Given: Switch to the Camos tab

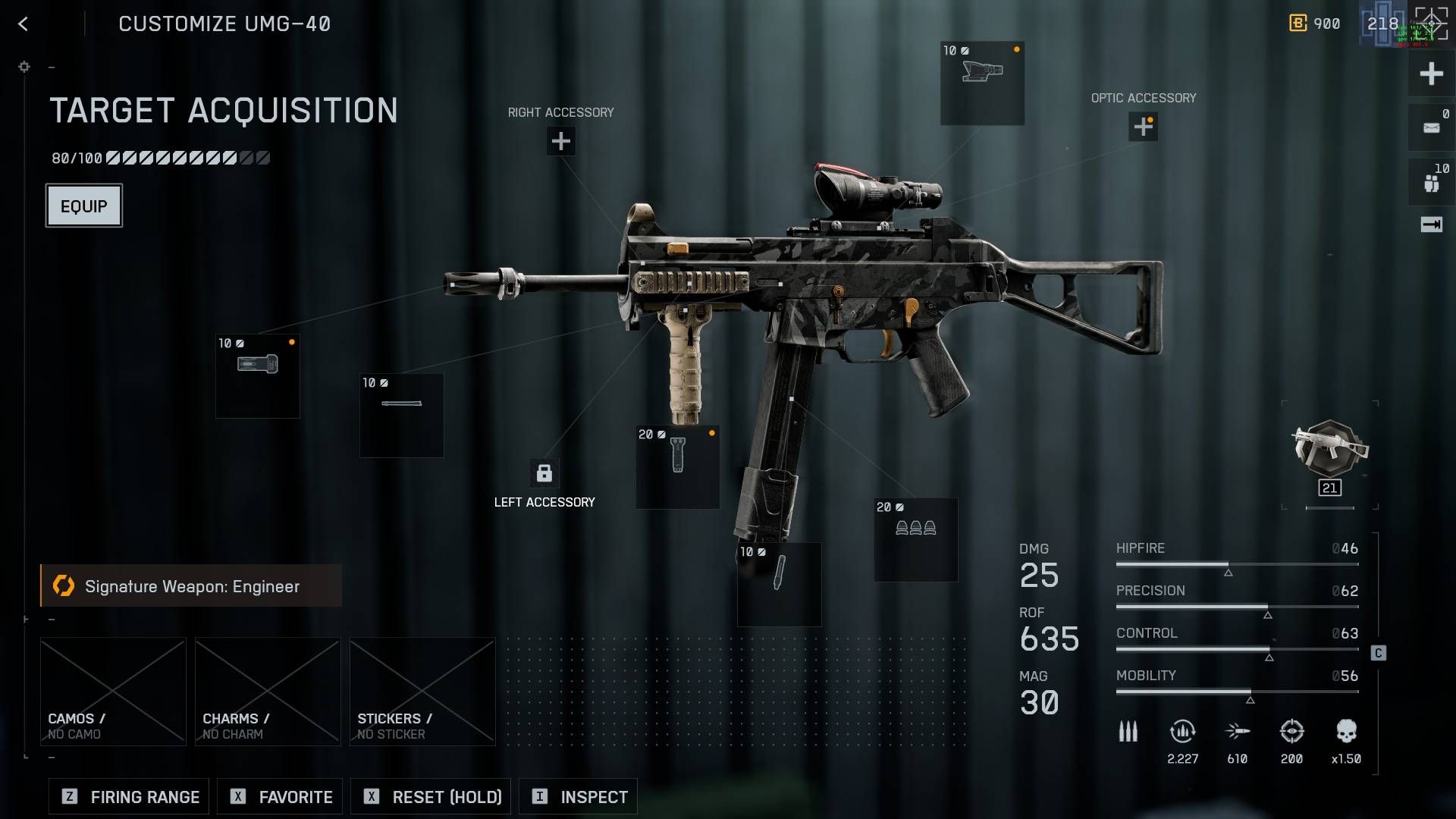Looking at the screenshot, I should pos(113,690).
